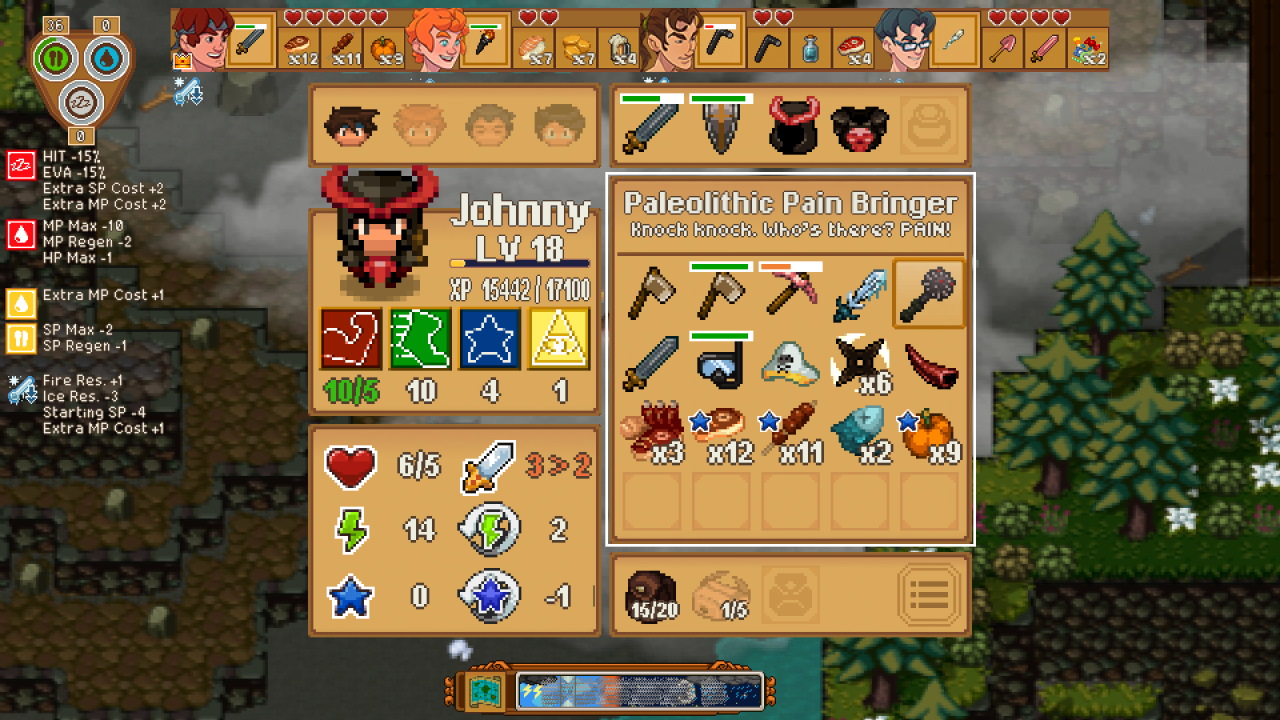Select the icy blue sword item
Screen dimensions: 1280x720
[x=859, y=293]
